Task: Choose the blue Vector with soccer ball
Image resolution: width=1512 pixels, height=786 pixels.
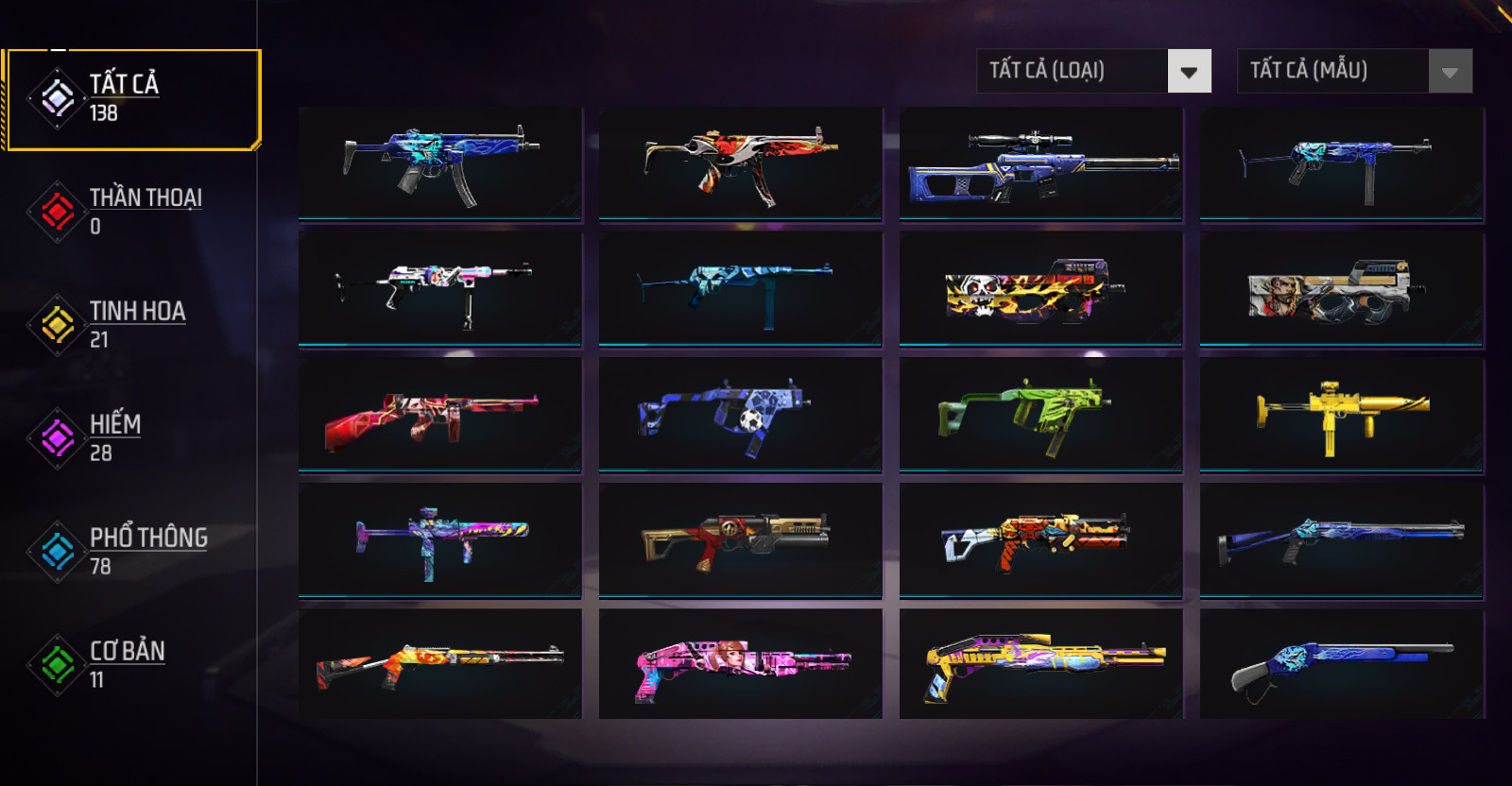Action: [740, 415]
